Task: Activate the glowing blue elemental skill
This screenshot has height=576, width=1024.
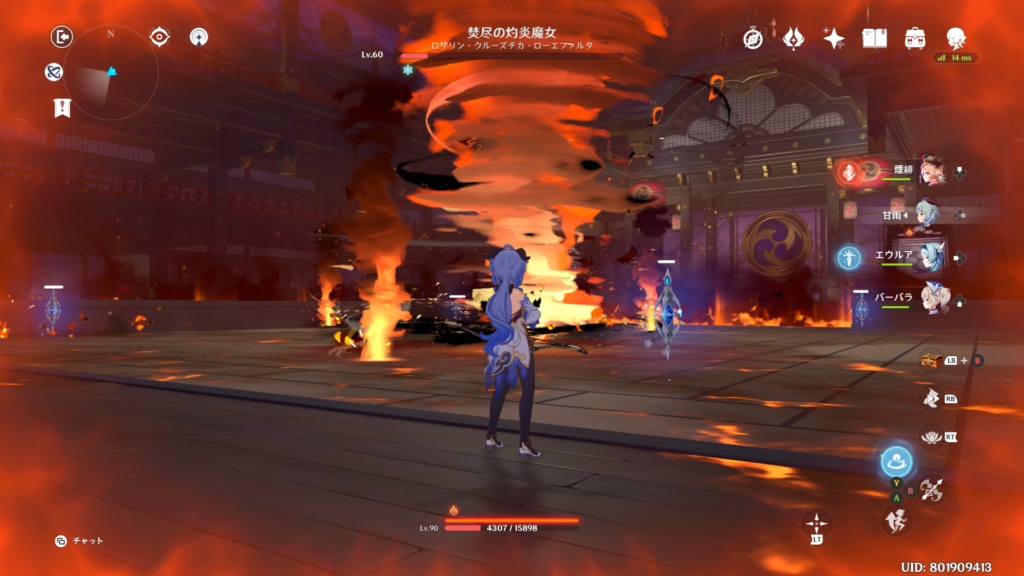Action: click(x=896, y=462)
